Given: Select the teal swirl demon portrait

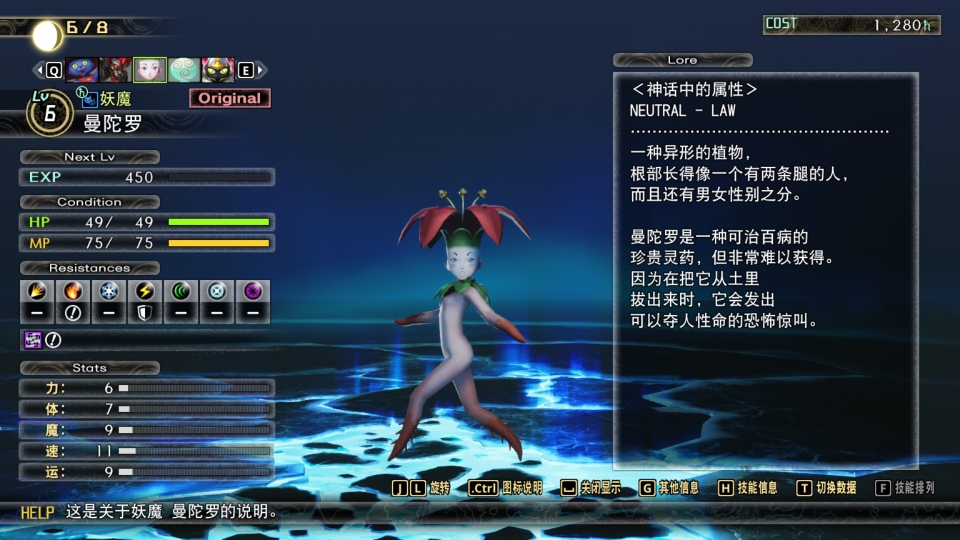Looking at the screenshot, I should coord(184,70).
